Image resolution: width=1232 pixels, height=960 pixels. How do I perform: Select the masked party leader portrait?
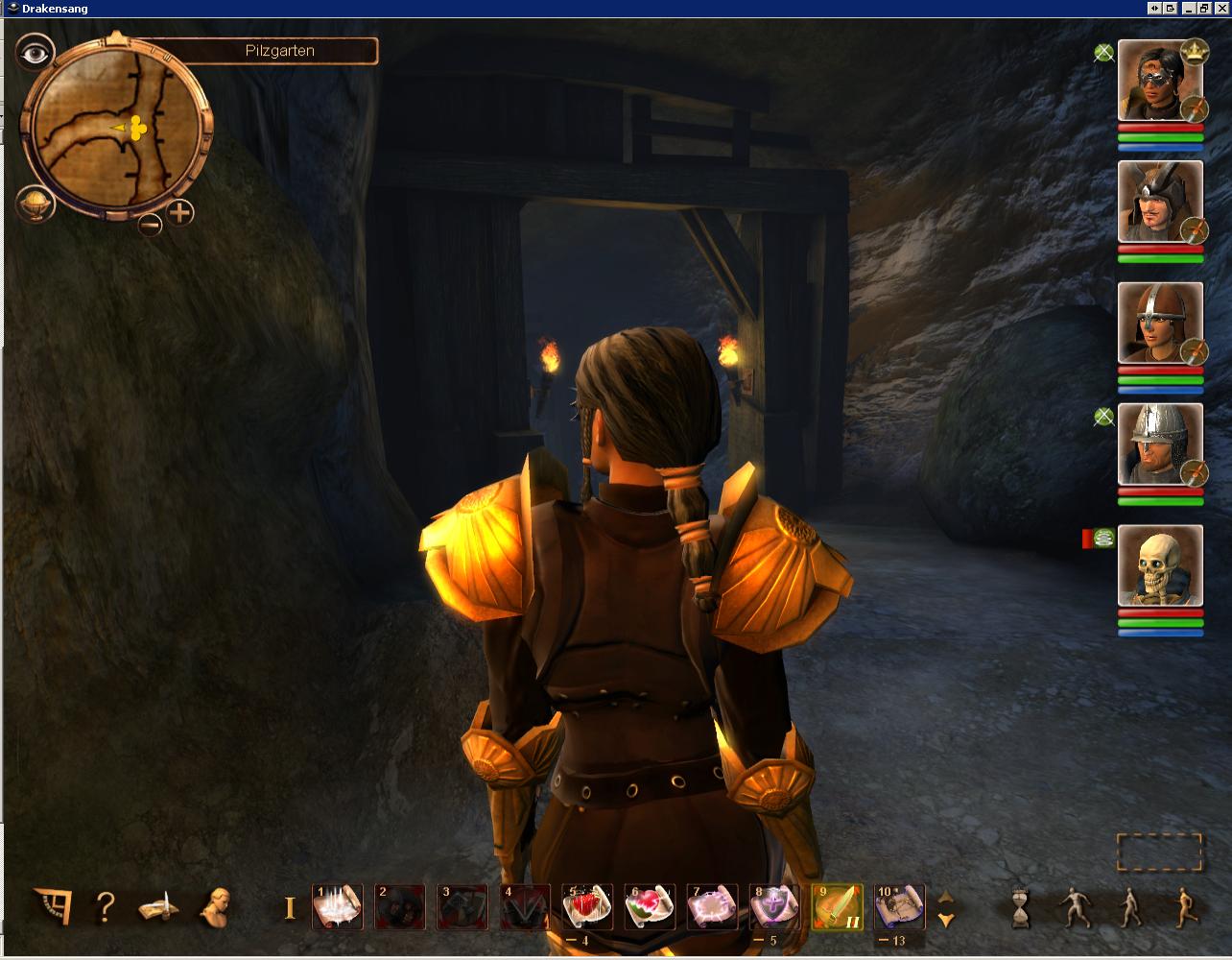coord(1159,82)
